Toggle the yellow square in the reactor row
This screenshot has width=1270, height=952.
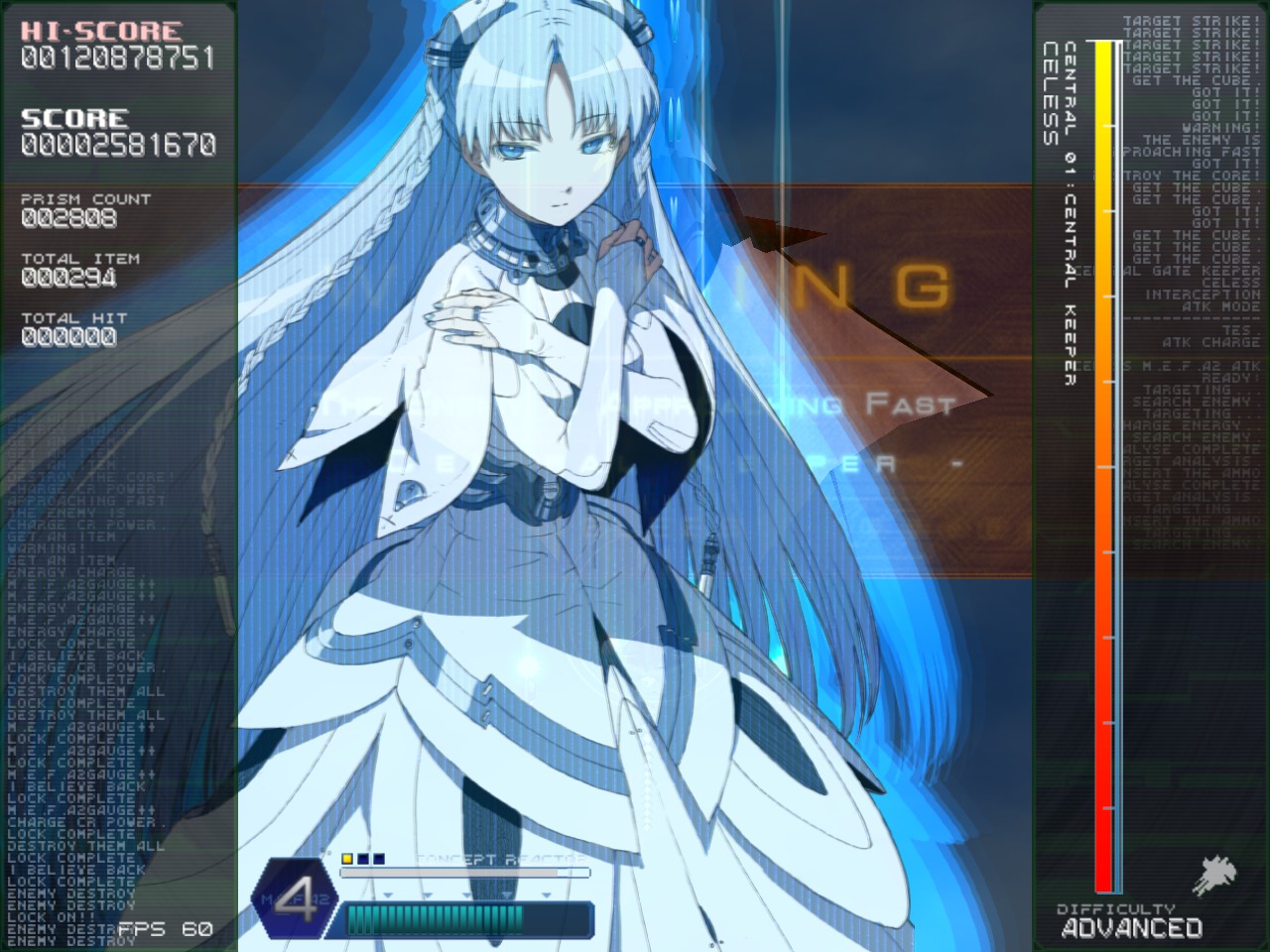(347, 859)
